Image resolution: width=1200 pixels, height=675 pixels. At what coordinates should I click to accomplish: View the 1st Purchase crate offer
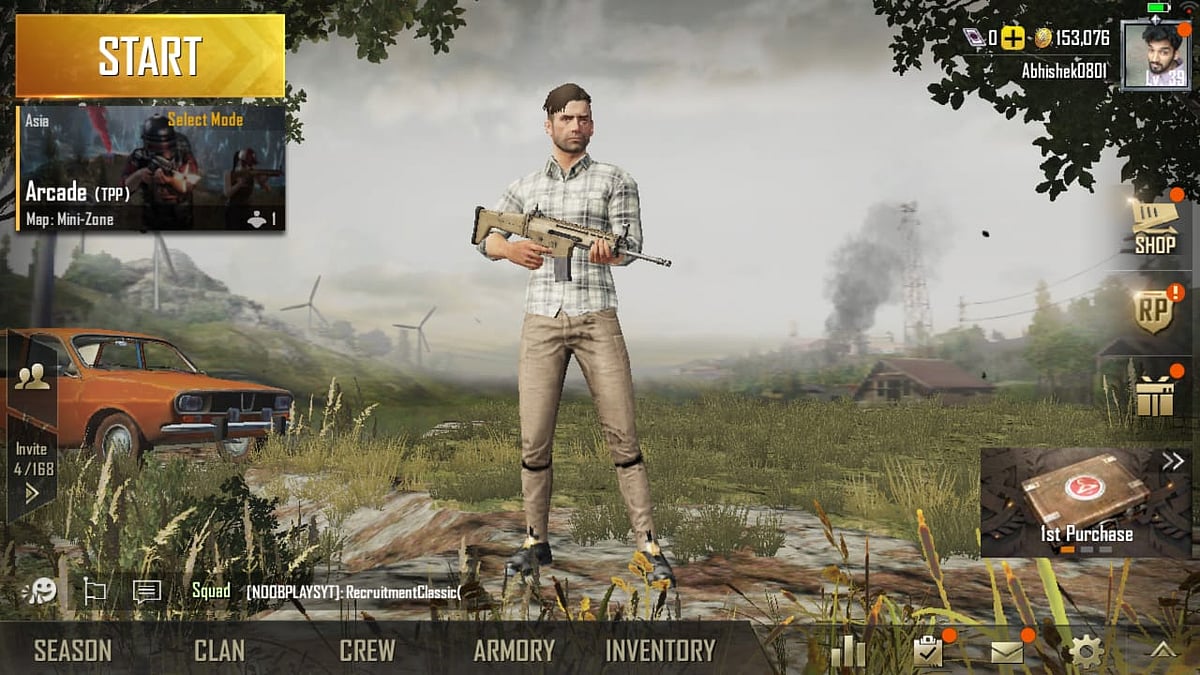point(1086,502)
